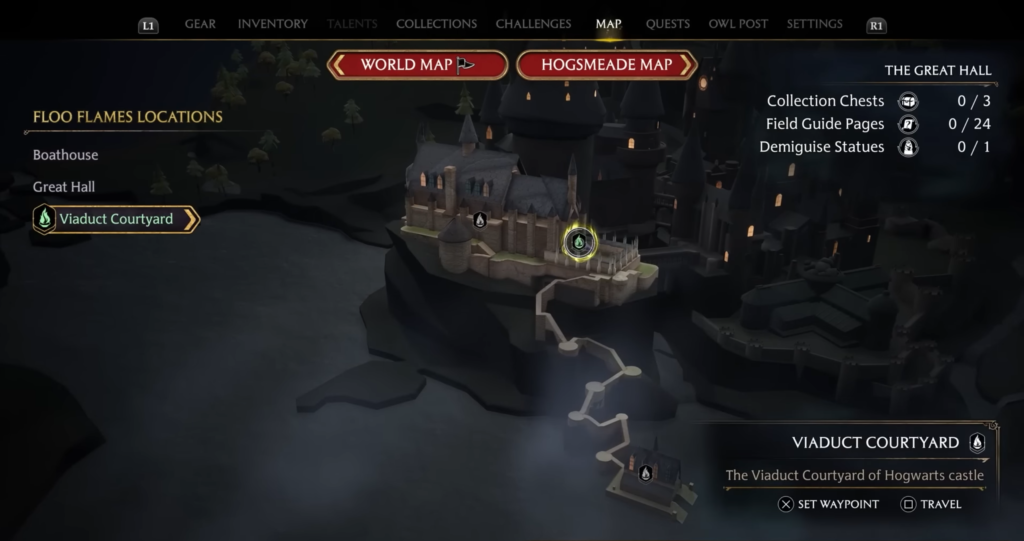Select the floo flame marker by the Great Hall
1024x541 pixels.
480,219
